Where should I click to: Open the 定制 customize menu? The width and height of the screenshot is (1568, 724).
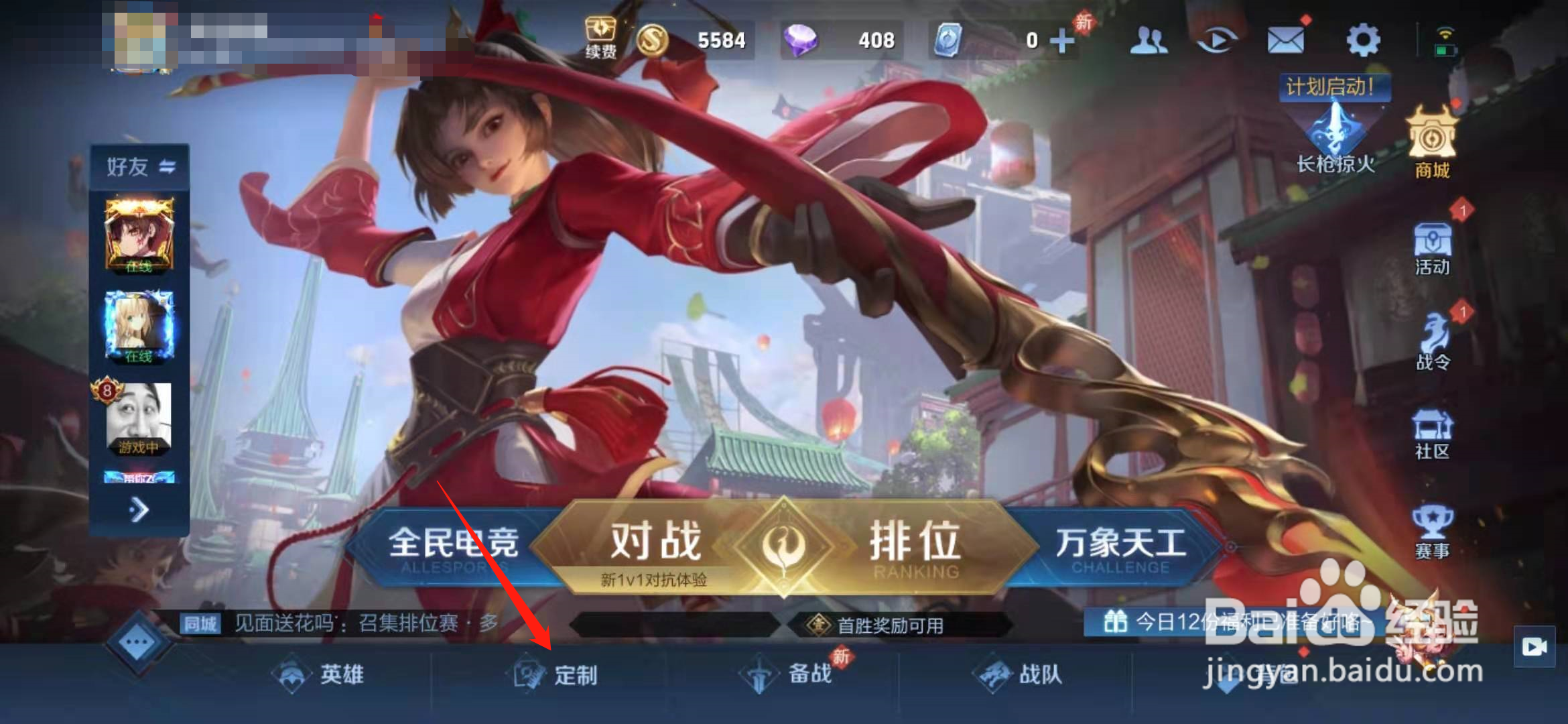tap(571, 676)
